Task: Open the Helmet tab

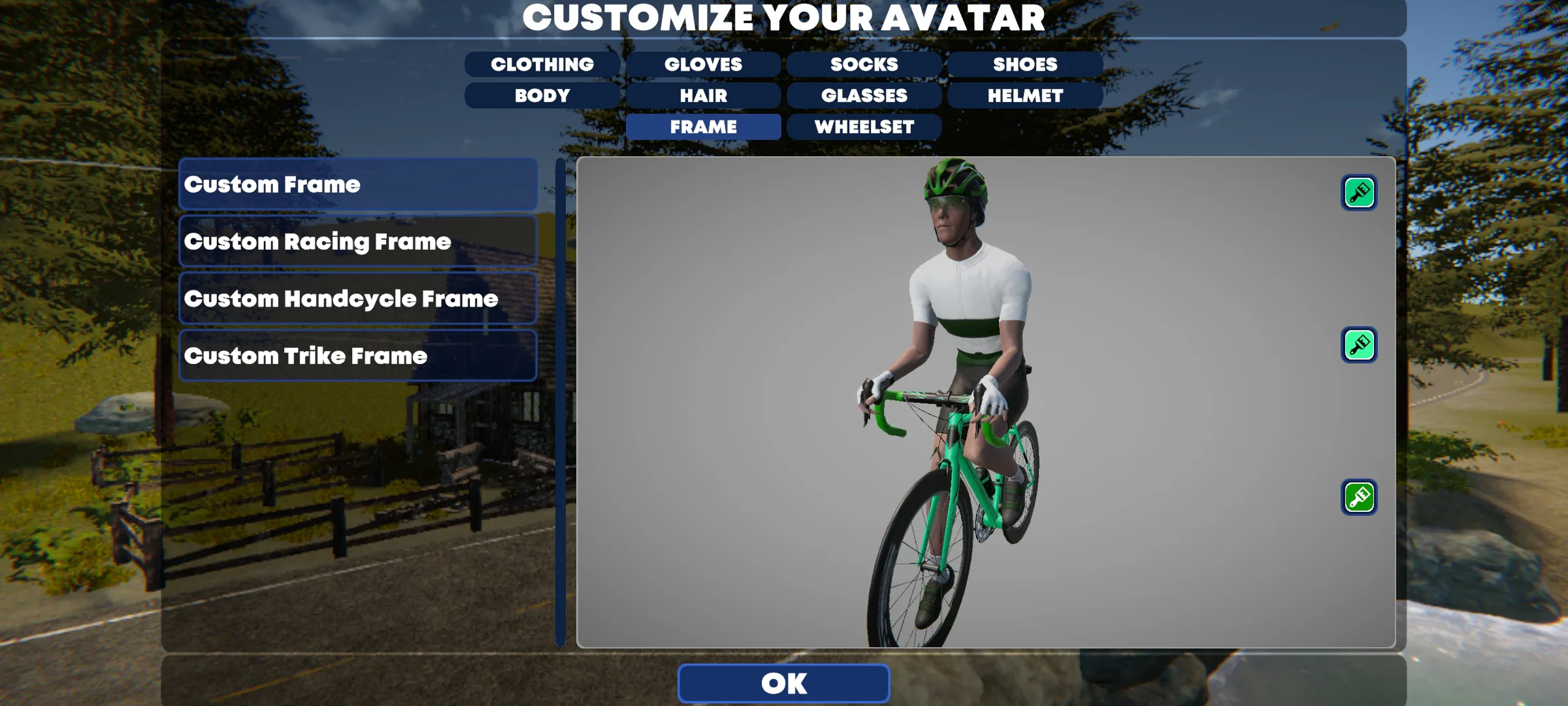Action: click(1024, 95)
